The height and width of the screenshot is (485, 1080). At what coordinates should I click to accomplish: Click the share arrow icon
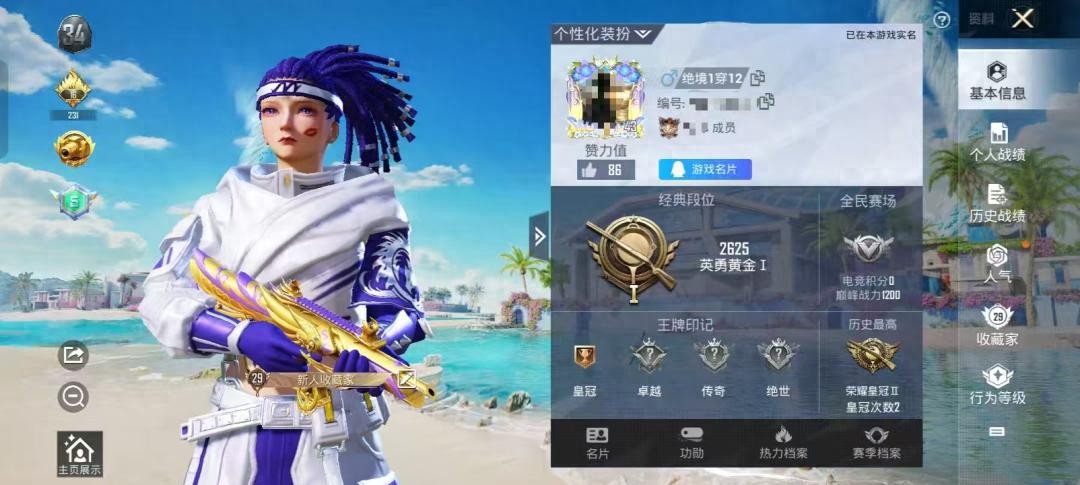click(73, 354)
